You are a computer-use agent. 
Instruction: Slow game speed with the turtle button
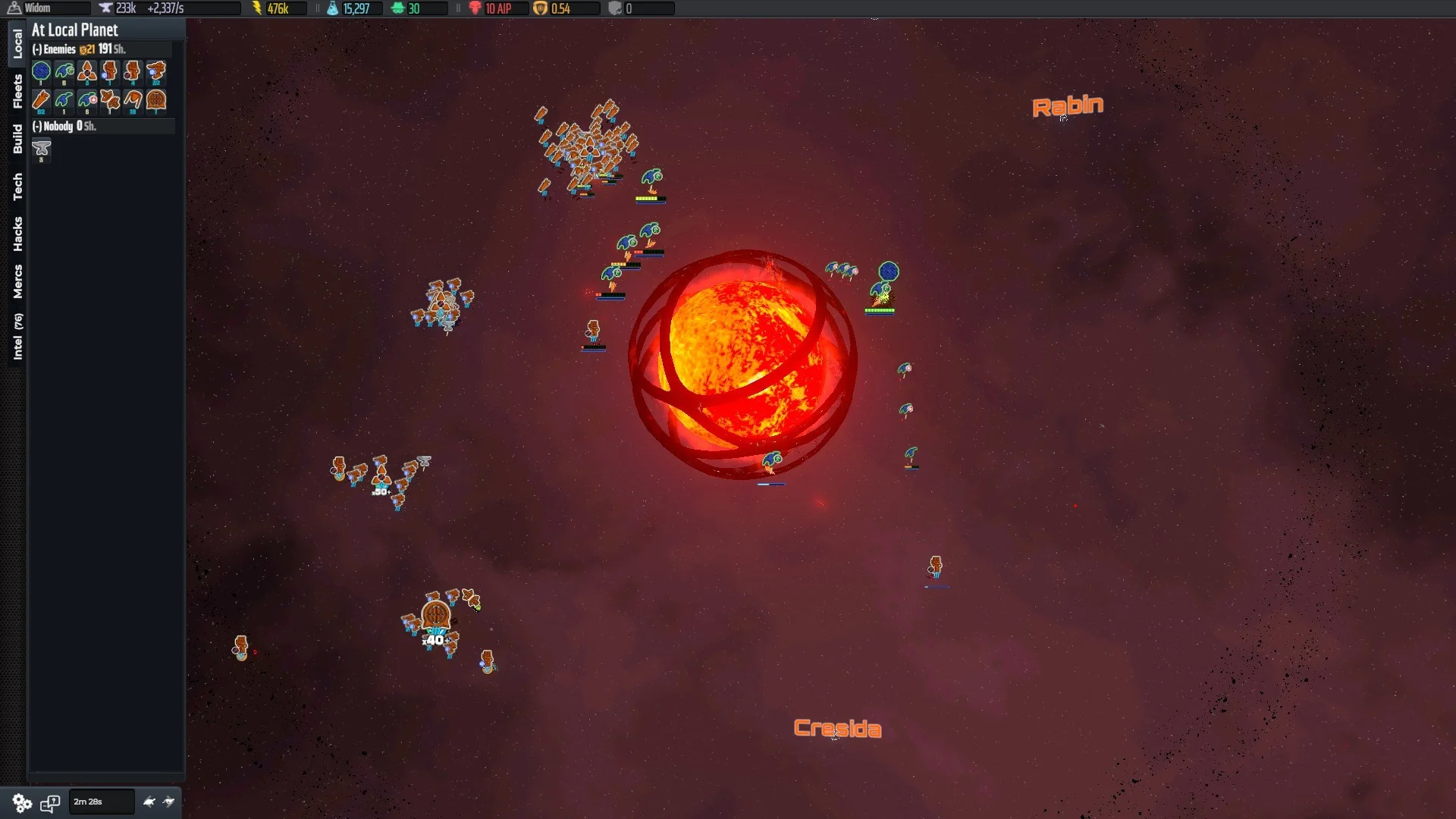pyautogui.click(x=149, y=802)
